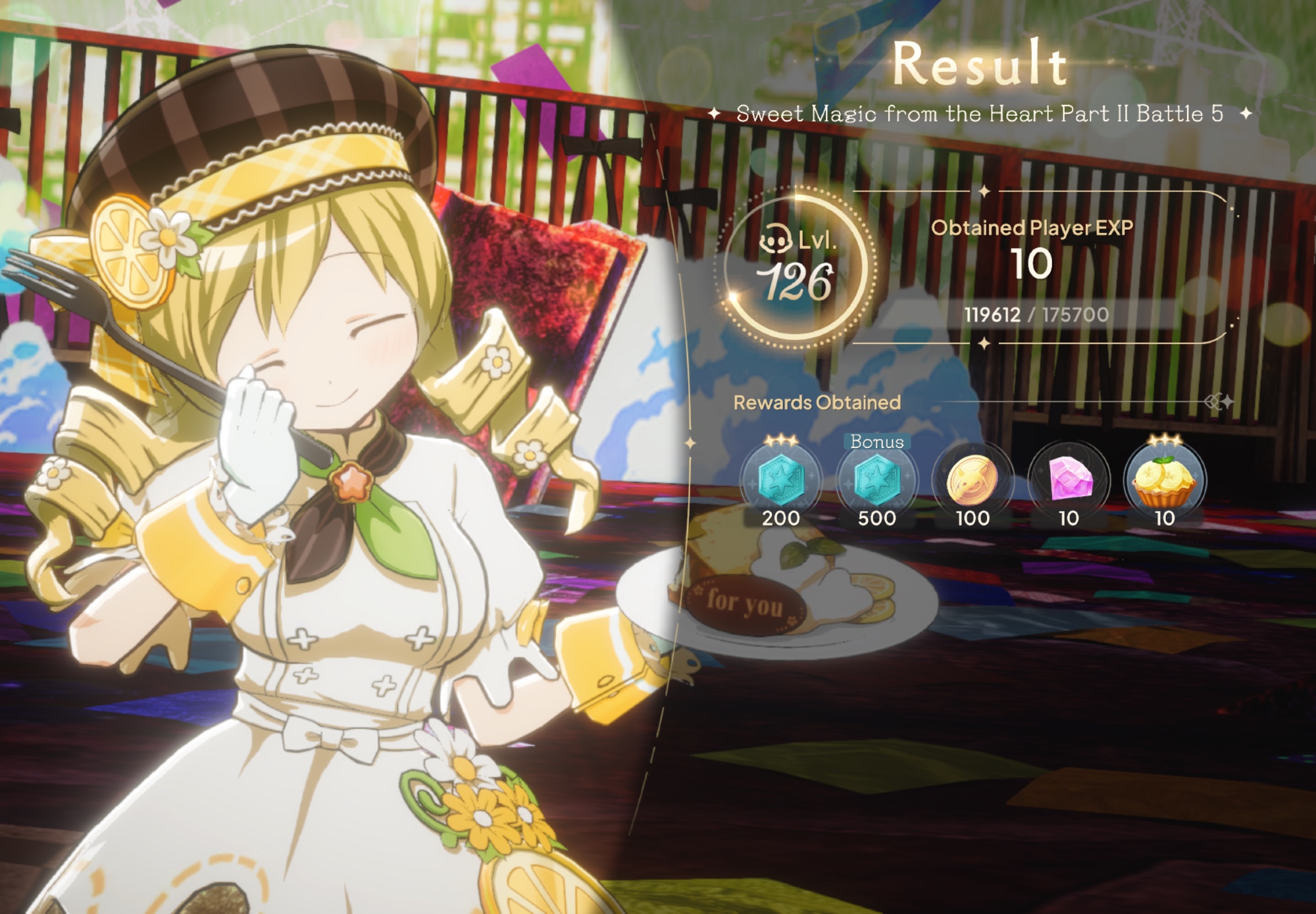Inspect the pink gem reward
The image size is (1316, 914).
[x=1069, y=480]
